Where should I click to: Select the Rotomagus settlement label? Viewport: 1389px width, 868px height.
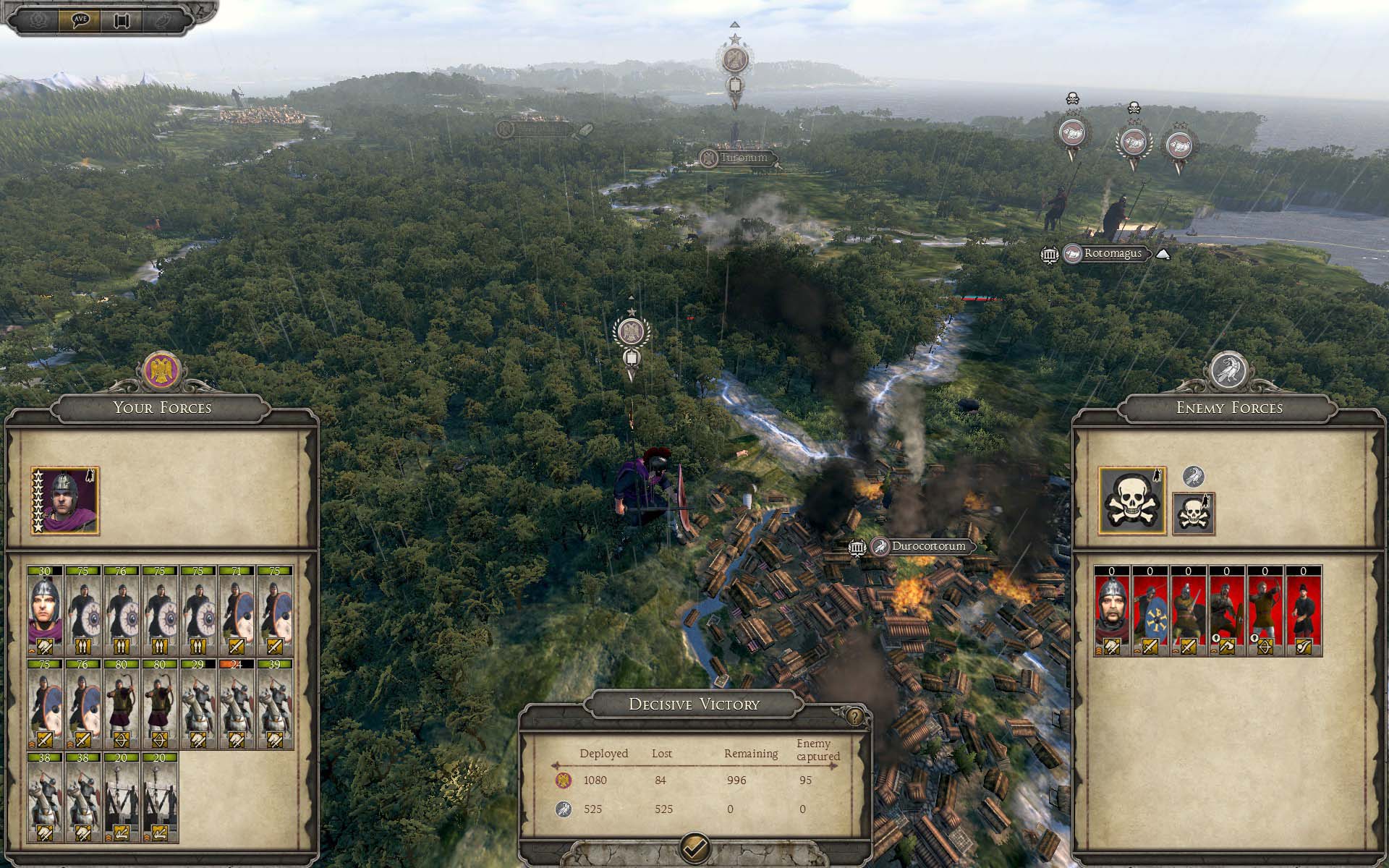tap(1112, 254)
